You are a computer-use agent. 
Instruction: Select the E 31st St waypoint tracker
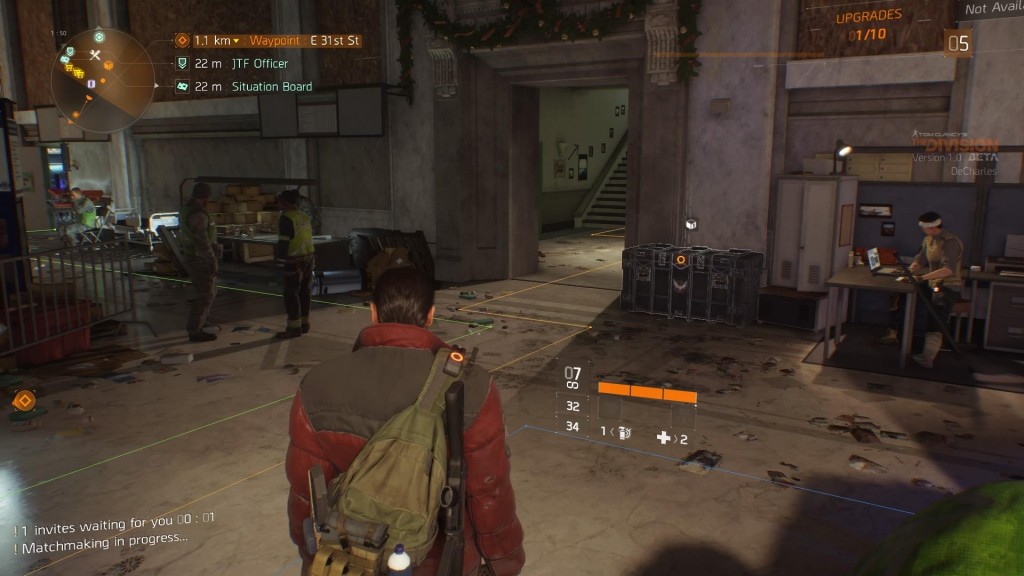click(x=268, y=41)
